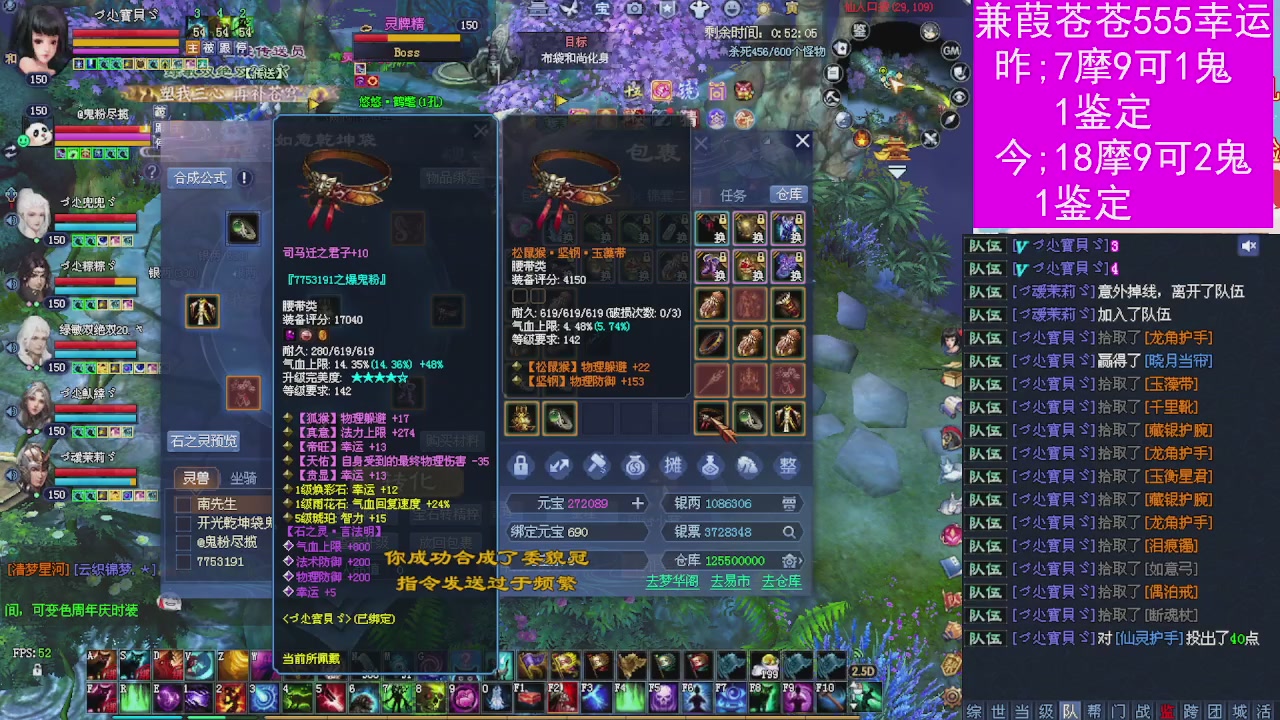Select the lock icon in the bag toolbar
This screenshot has height=720, width=1280.
[522, 466]
